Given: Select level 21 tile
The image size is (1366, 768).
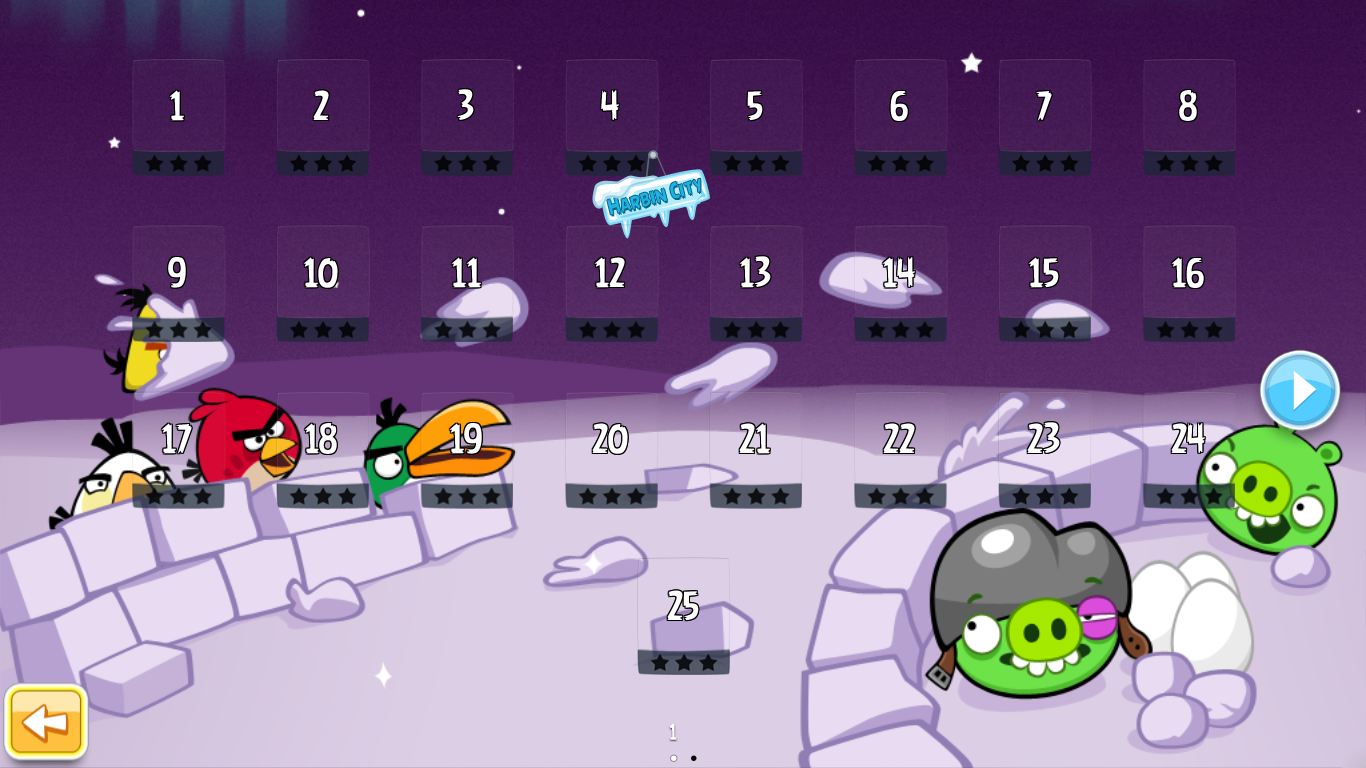Looking at the screenshot, I should [756, 449].
